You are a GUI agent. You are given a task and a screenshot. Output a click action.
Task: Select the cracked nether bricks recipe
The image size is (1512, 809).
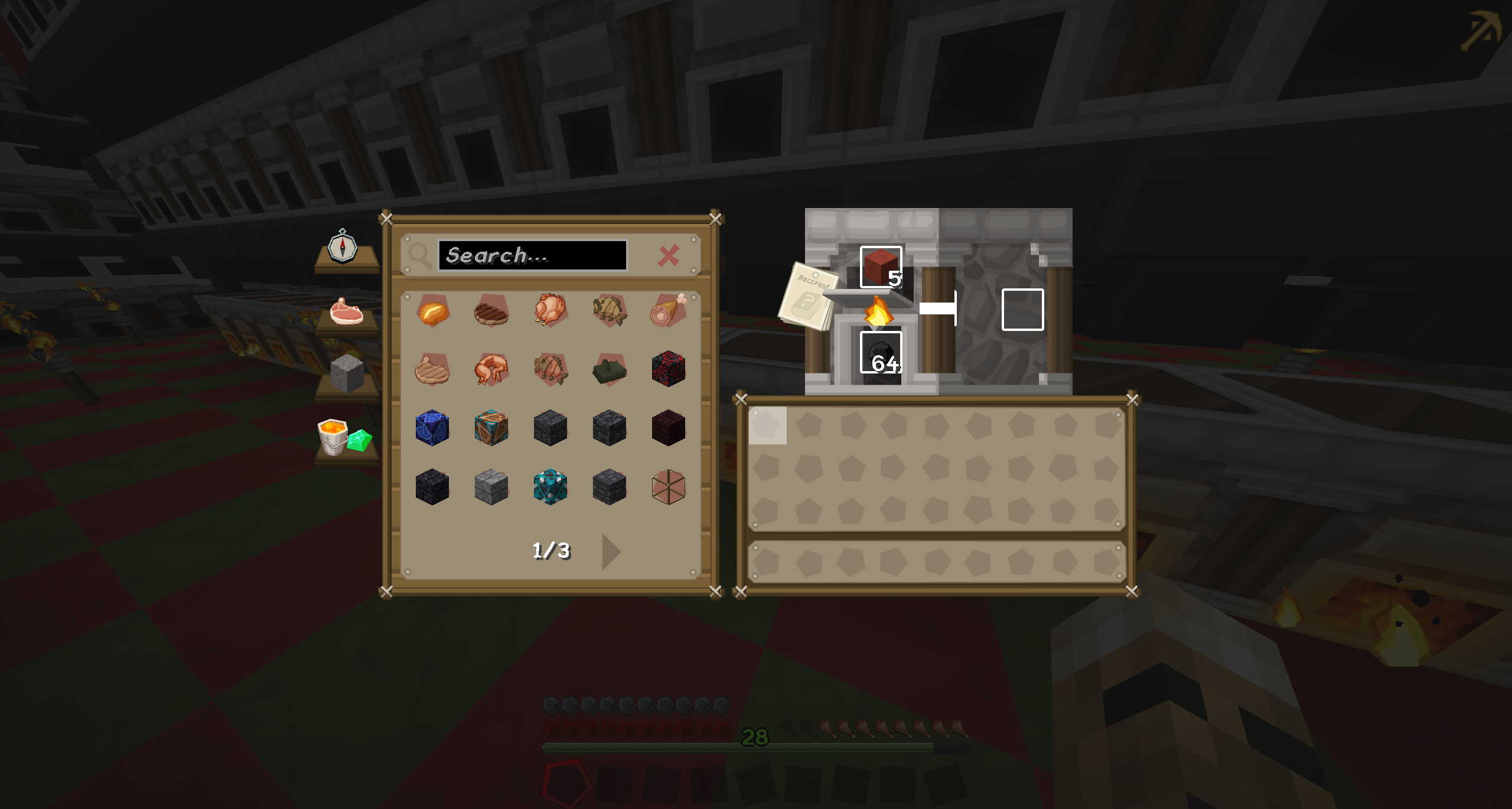point(668,428)
